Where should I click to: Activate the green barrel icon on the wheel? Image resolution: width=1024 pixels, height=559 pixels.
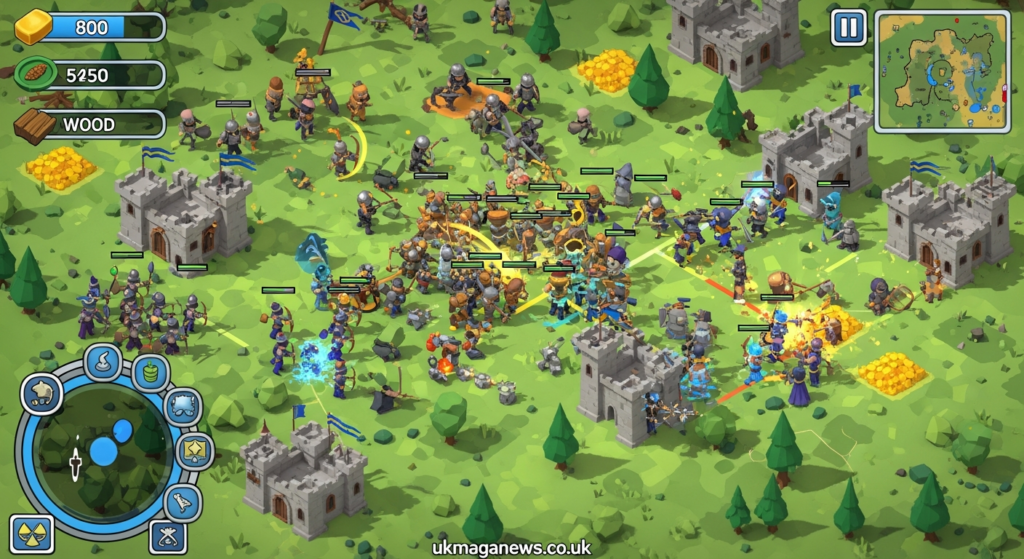151,373
